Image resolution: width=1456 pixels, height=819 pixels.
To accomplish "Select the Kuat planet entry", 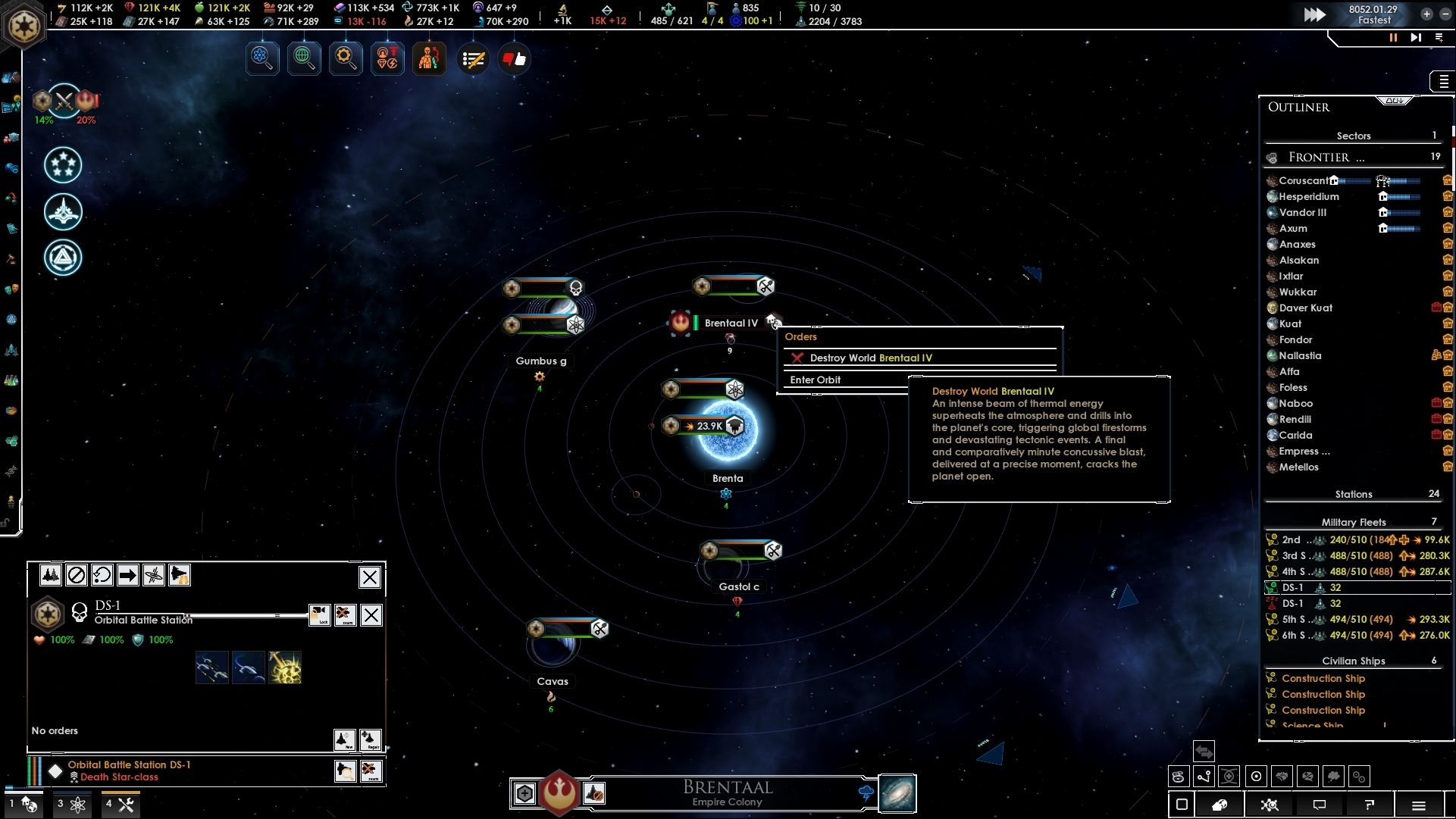I will [x=1290, y=324].
